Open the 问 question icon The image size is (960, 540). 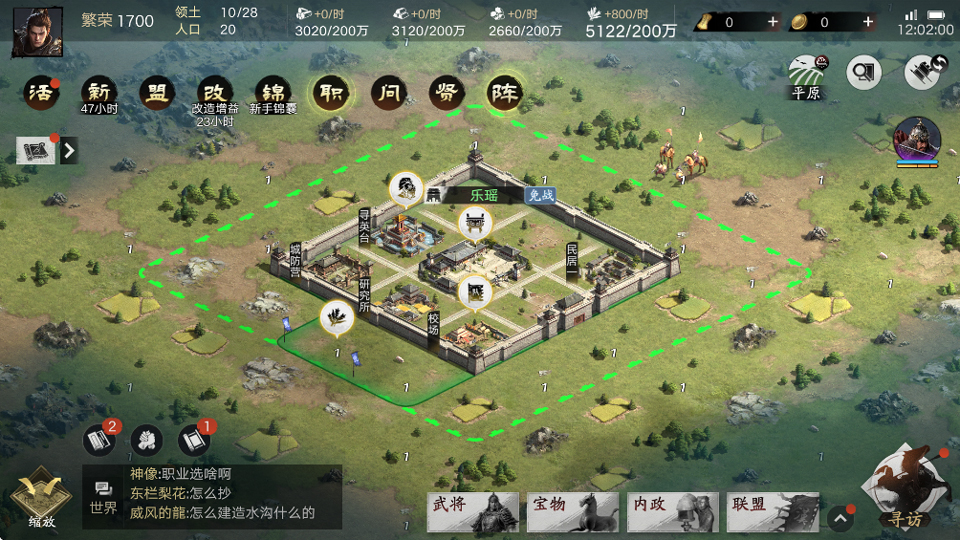coord(388,94)
